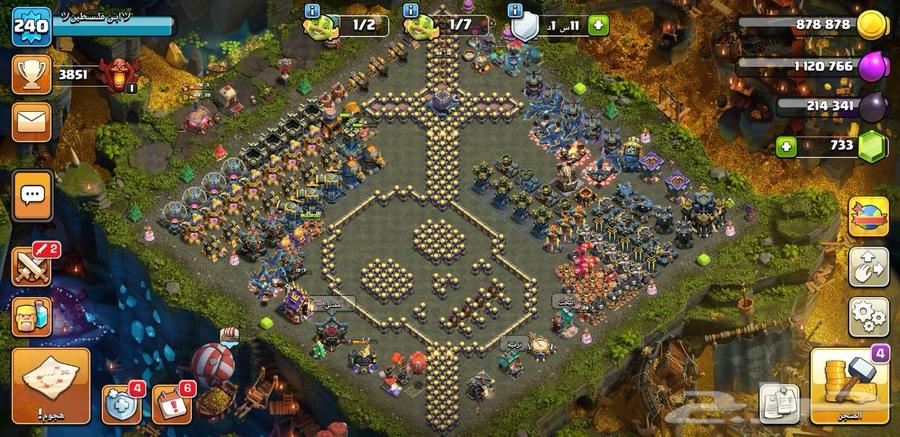Viewport: 900px width, 437px height.
Task: Add more gems with the plus button
Action: pyautogui.click(x=788, y=146)
